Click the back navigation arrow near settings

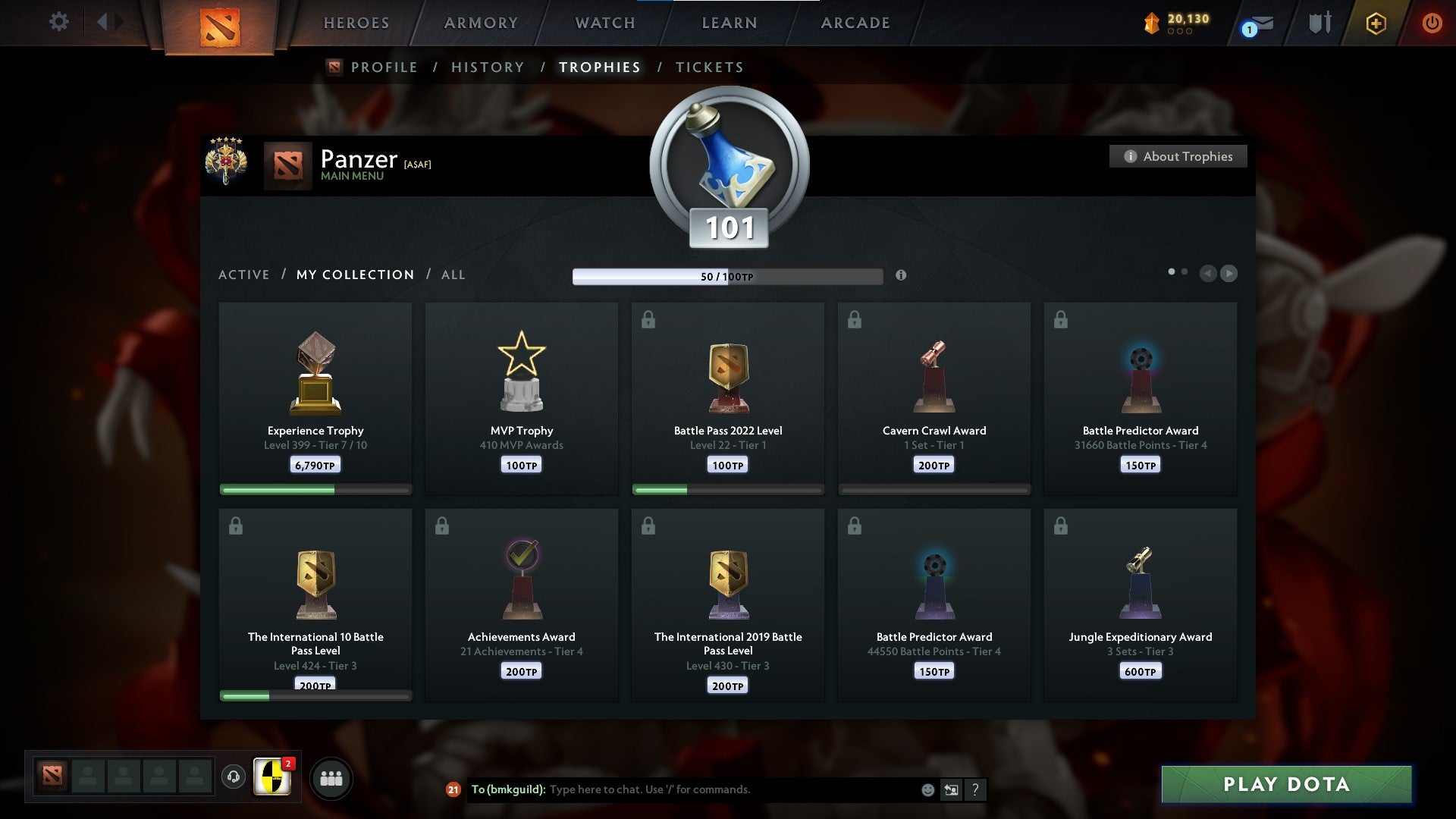[x=104, y=21]
